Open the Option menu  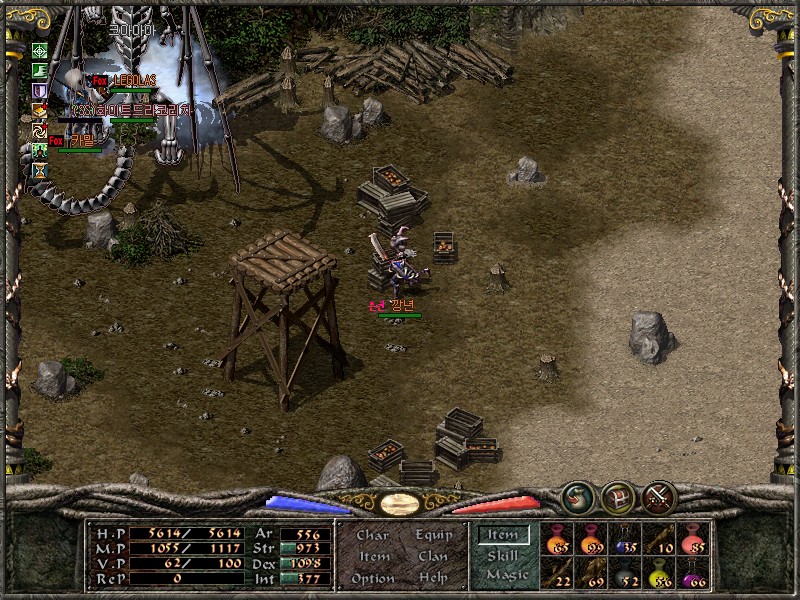tap(372, 579)
